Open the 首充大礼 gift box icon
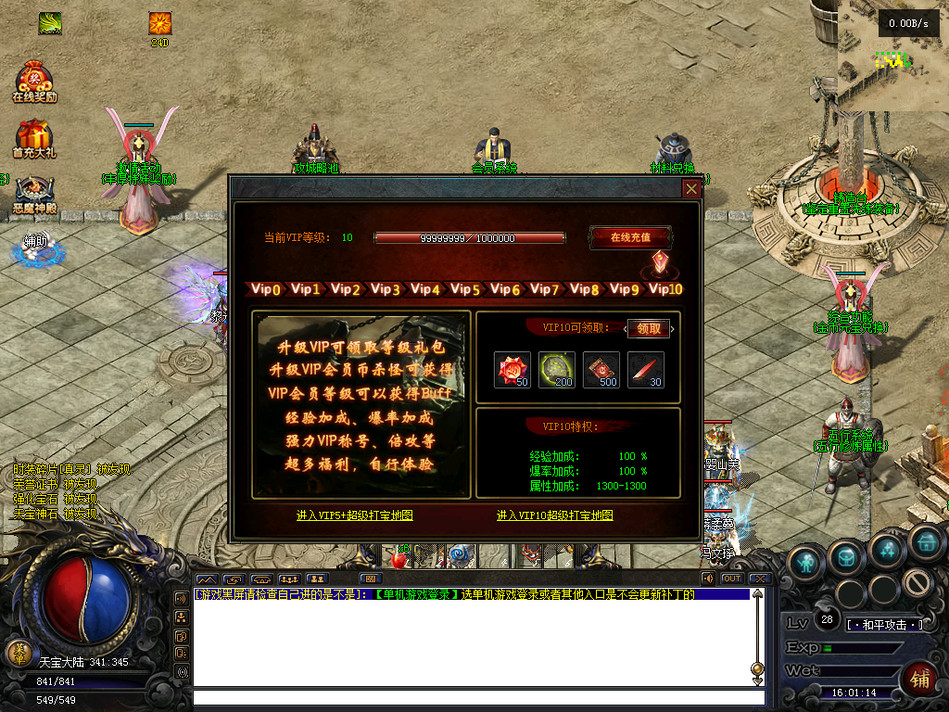949x712 pixels. (34, 138)
